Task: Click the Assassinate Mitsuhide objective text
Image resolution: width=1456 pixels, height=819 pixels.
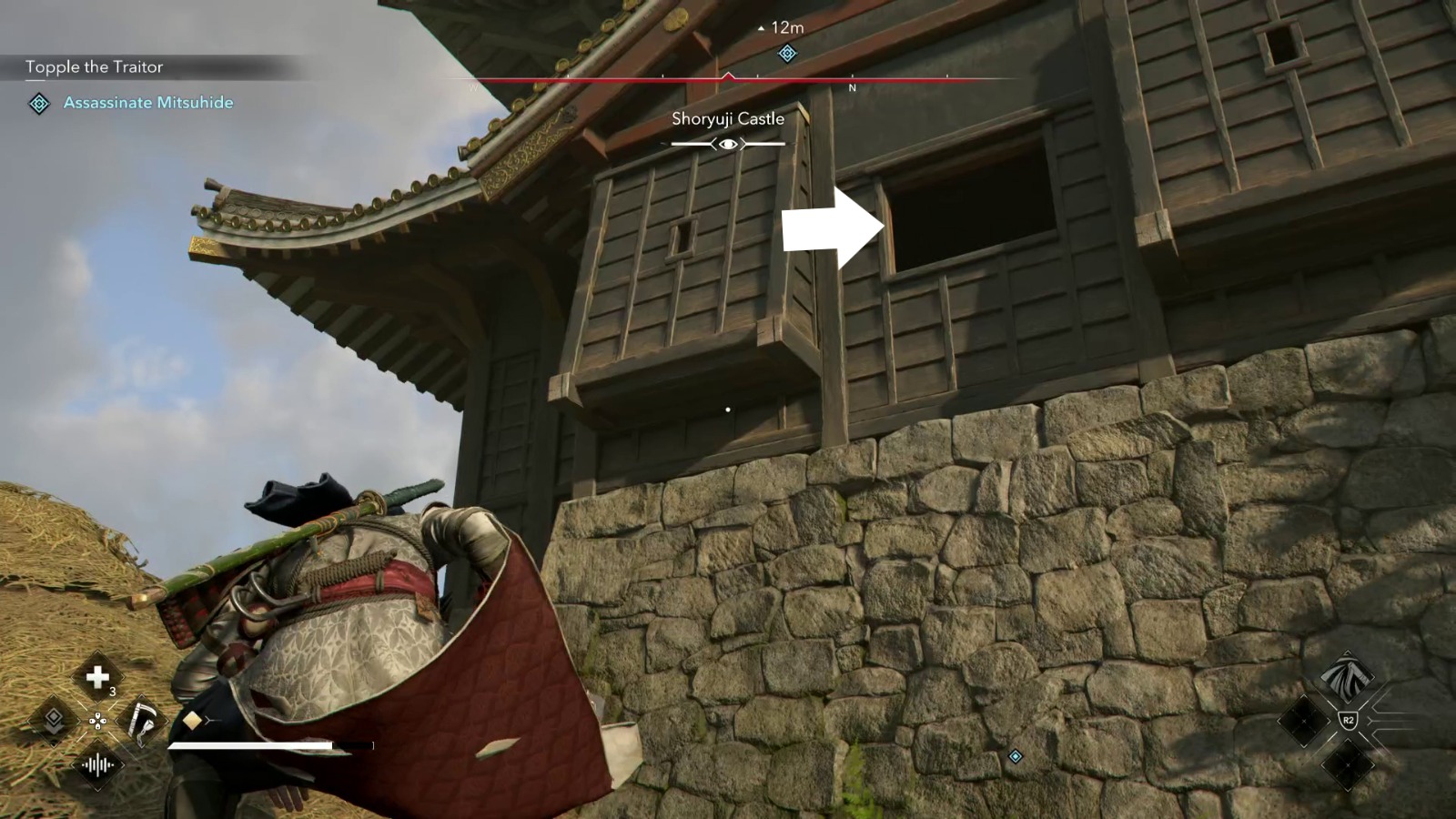Action: 149,103
